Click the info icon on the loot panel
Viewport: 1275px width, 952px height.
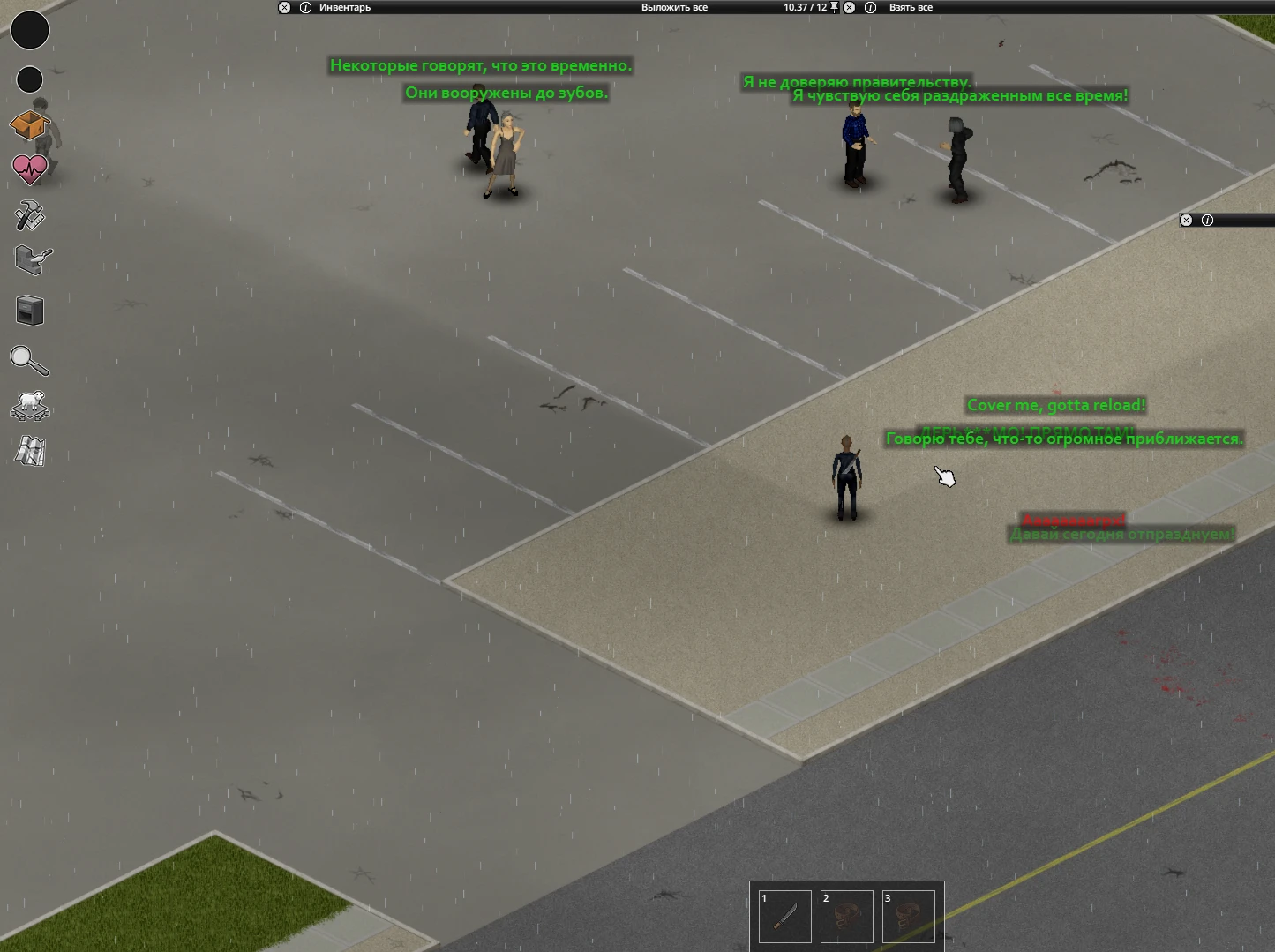pyautogui.click(x=869, y=8)
